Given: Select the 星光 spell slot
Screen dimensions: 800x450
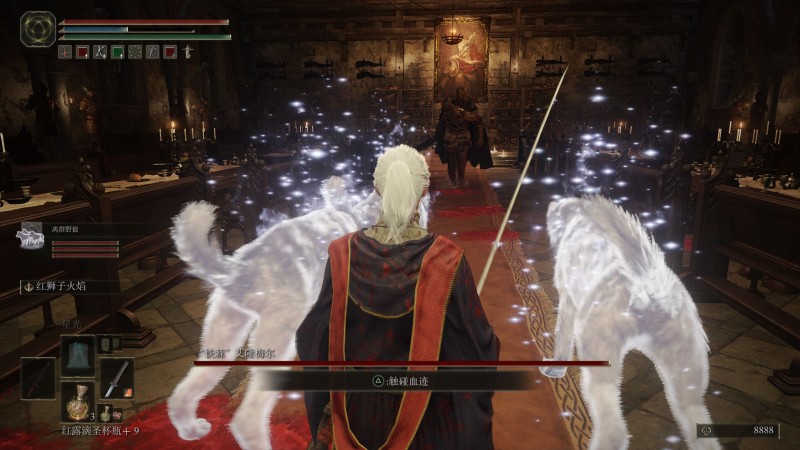Looking at the screenshot, I should [77, 354].
